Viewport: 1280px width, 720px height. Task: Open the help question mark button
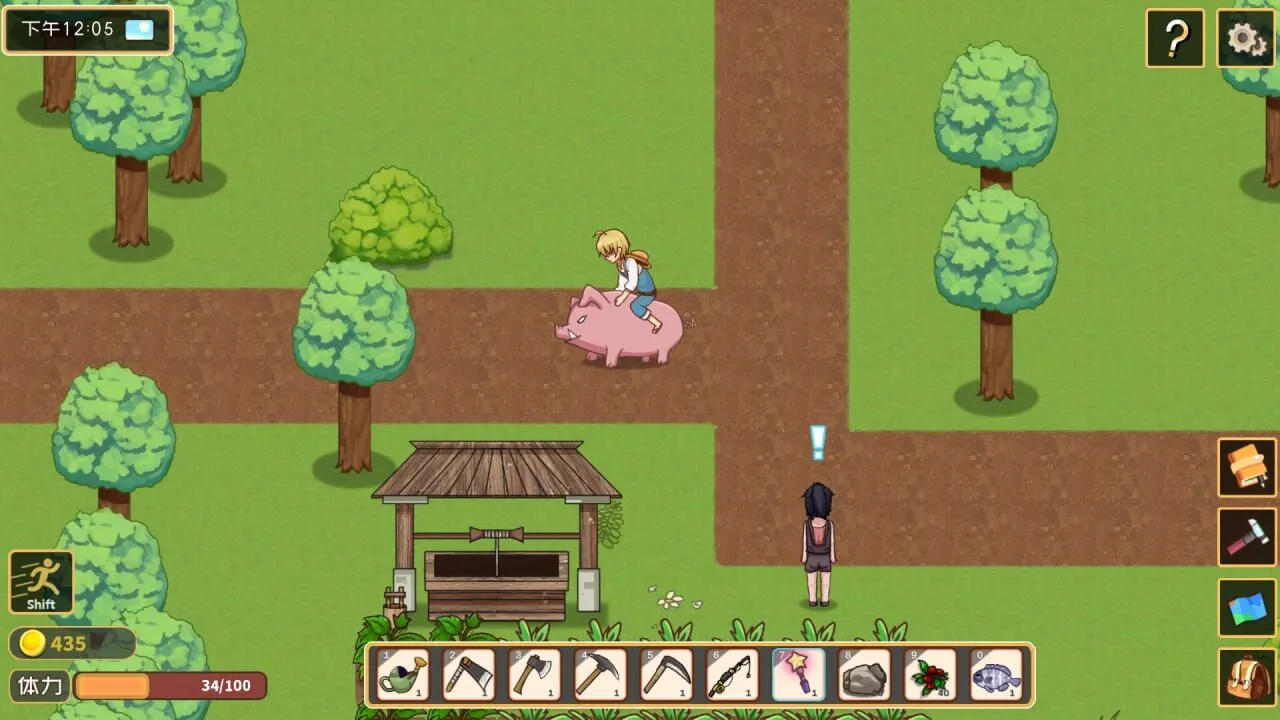pyautogui.click(x=1175, y=39)
